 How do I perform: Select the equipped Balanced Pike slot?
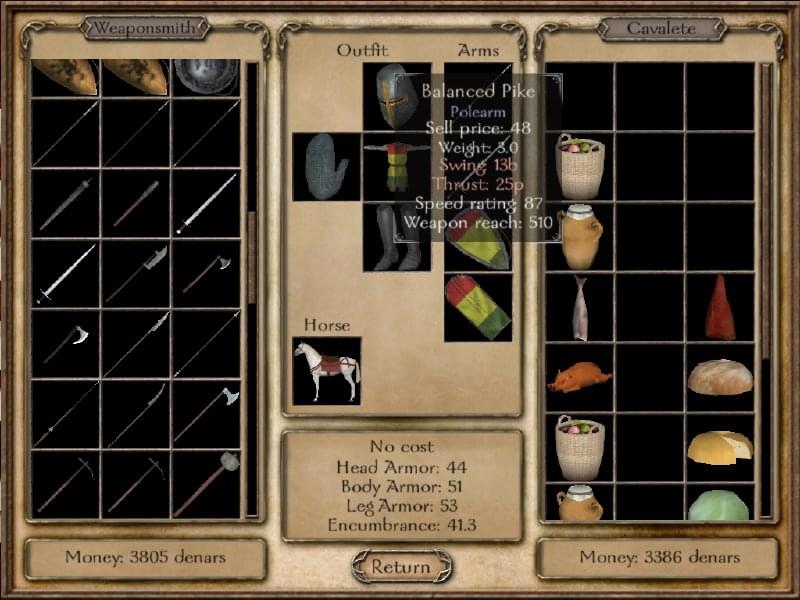(x=478, y=97)
